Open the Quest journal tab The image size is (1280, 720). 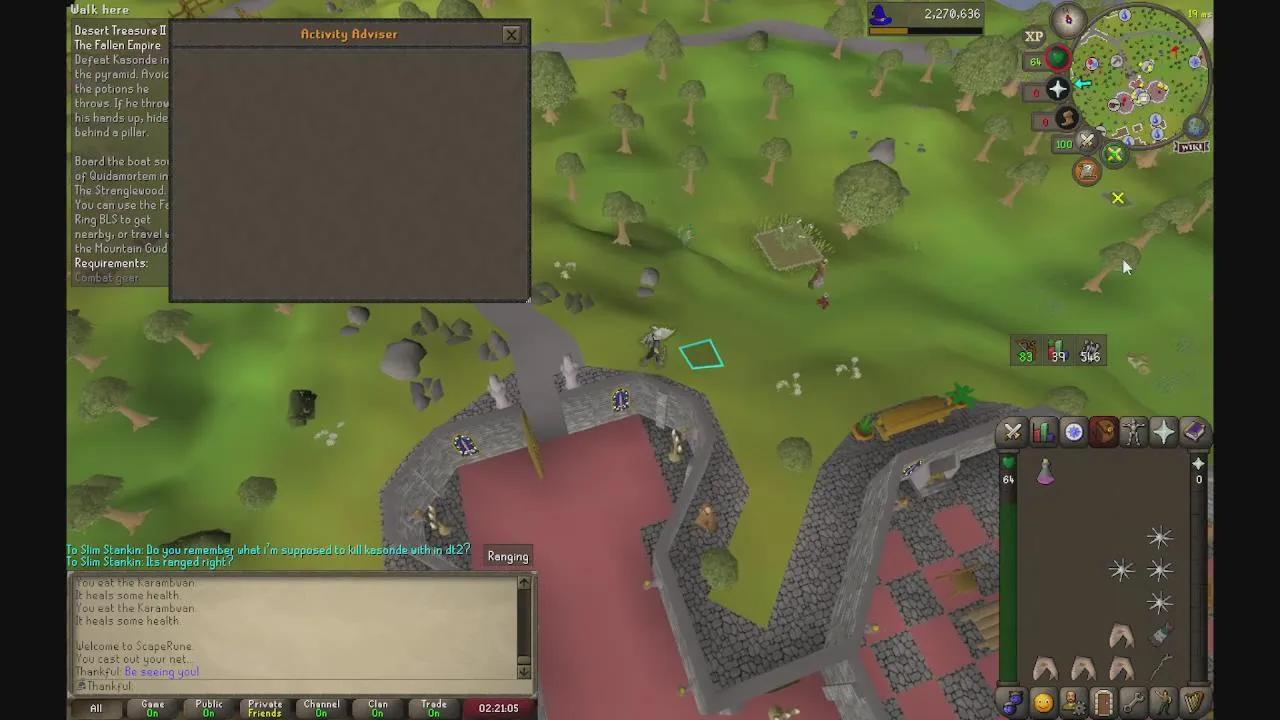pyautogui.click(x=1073, y=432)
